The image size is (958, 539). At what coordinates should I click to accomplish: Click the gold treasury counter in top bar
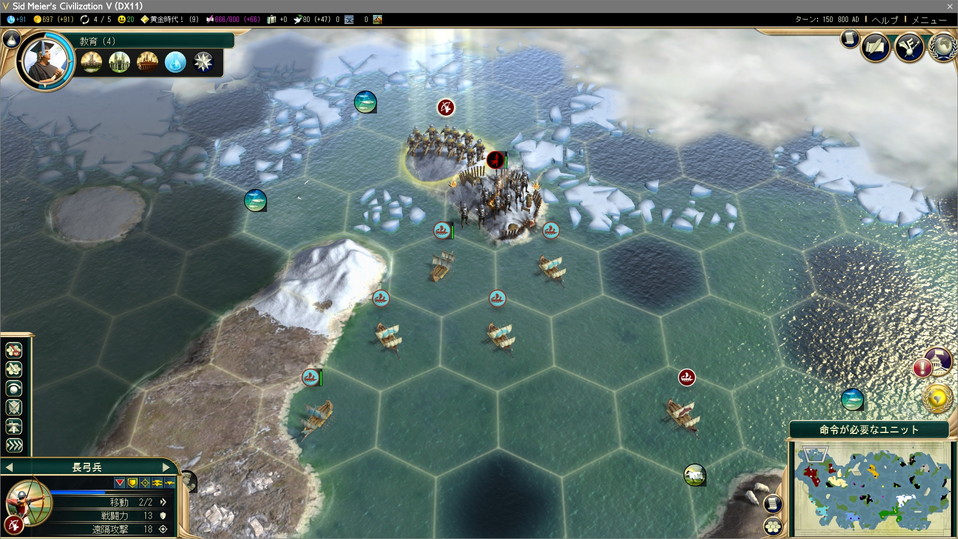click(x=55, y=19)
